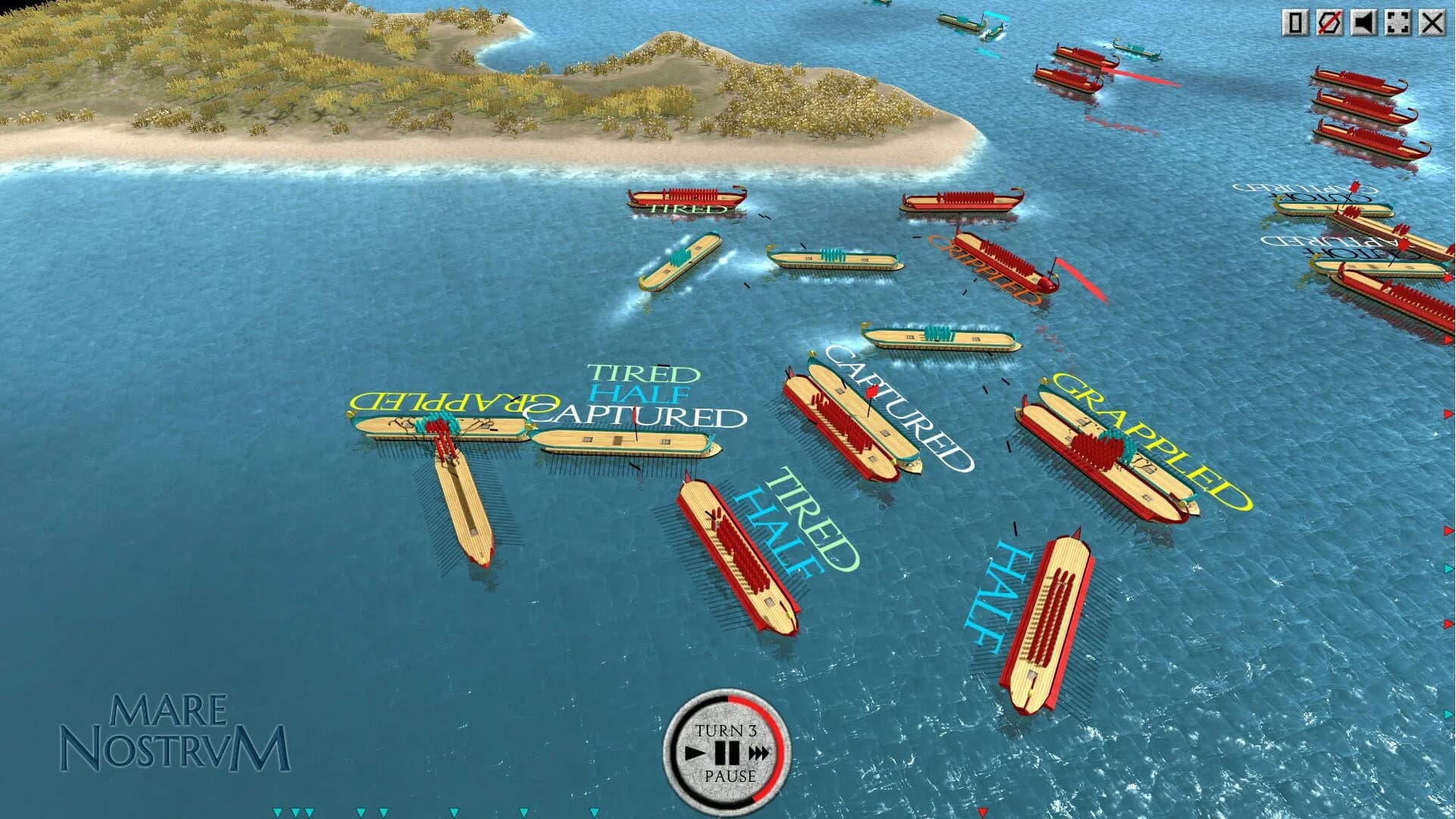Toggle pause using the pause bars icon
Image resolution: width=1456 pixels, height=819 pixels.
[x=726, y=754]
